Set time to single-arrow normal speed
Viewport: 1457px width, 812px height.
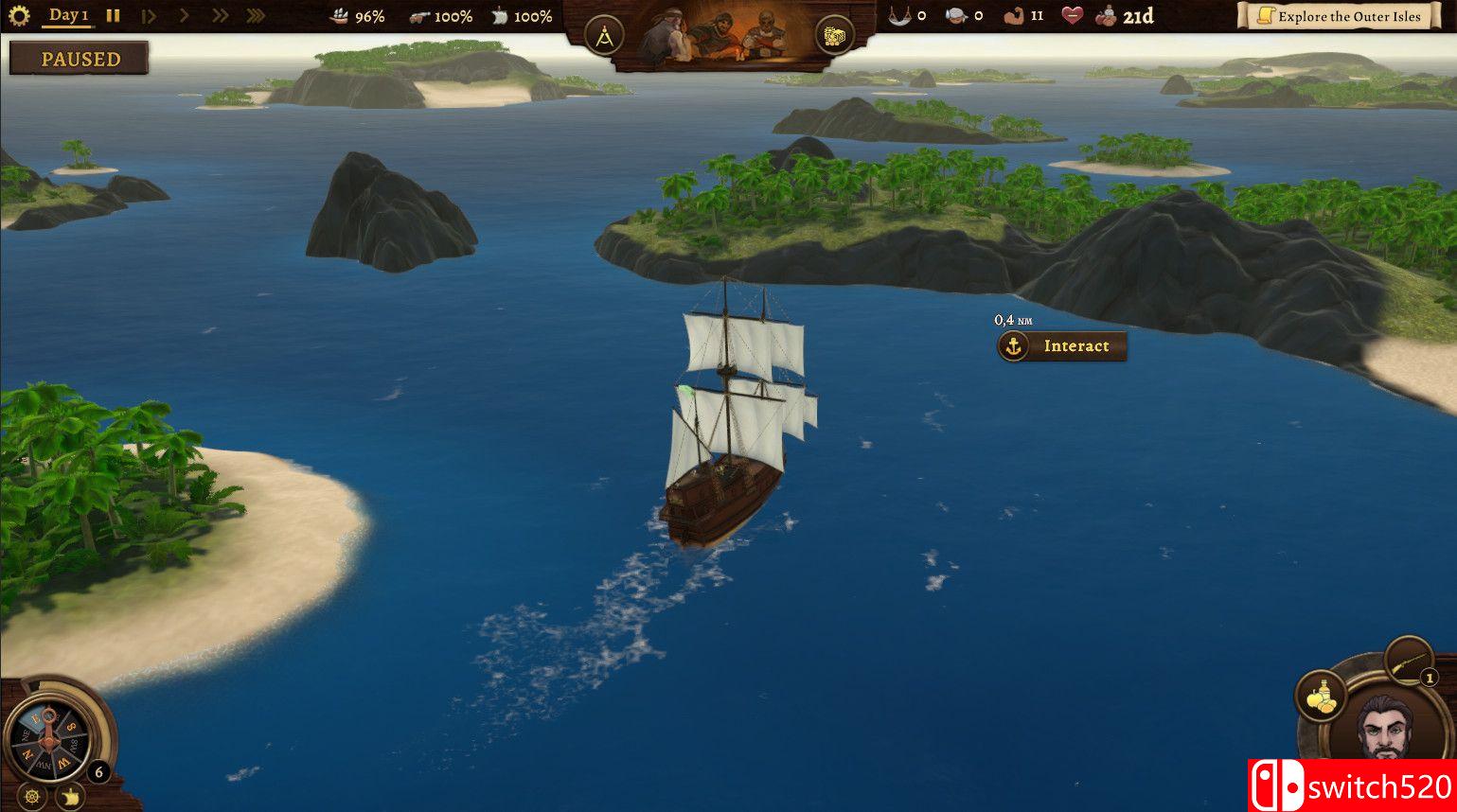(x=185, y=16)
